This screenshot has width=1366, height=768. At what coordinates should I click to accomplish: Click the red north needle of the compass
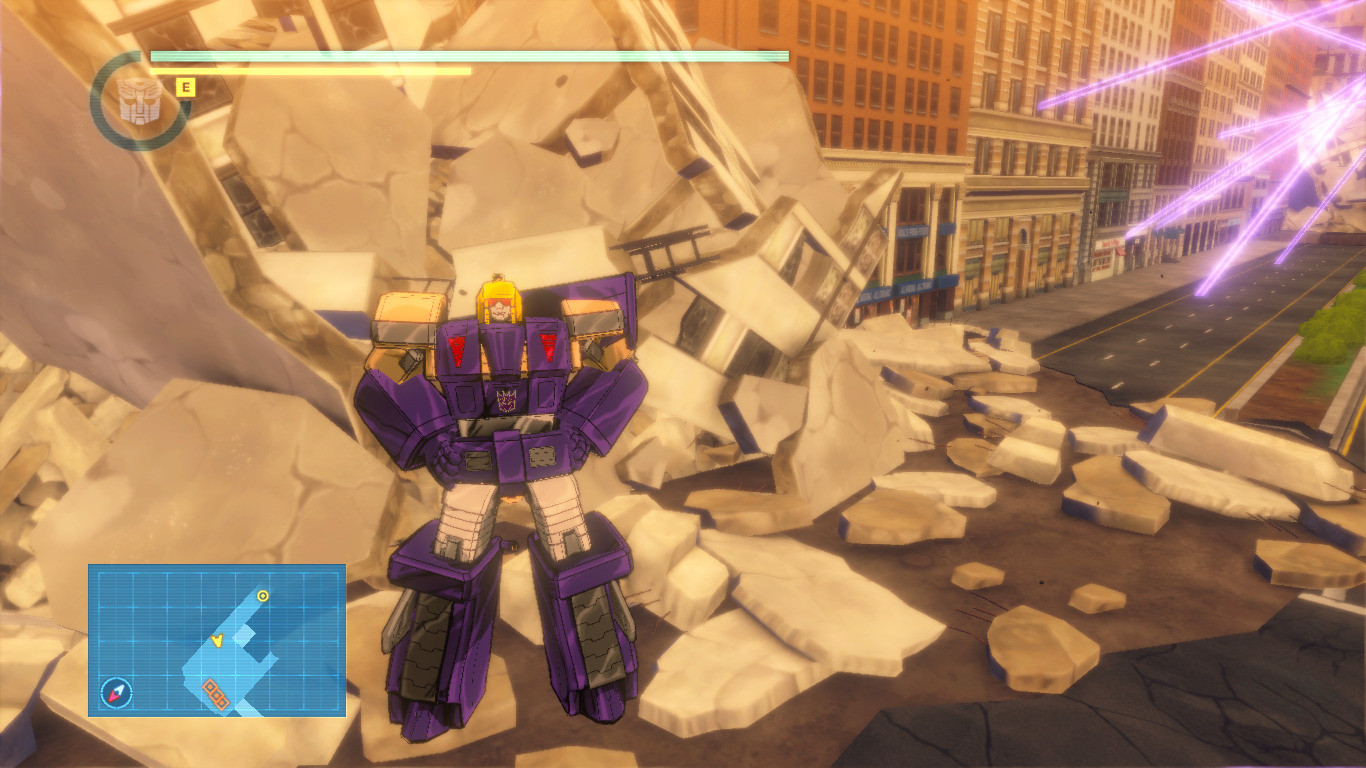click(x=113, y=697)
